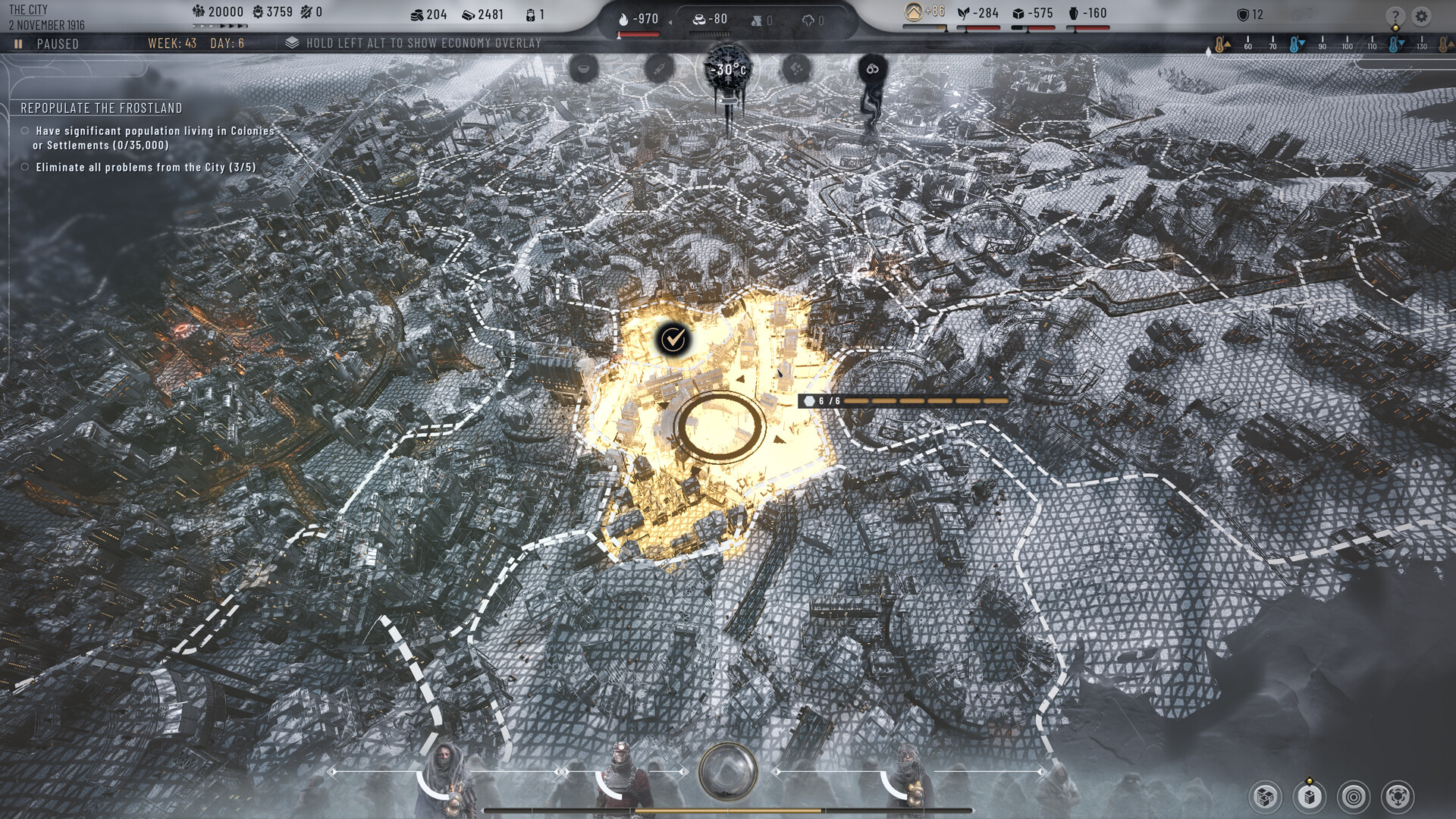Click the disease syringe warning icon
This screenshot has height=819, width=1456.
tap(659, 68)
